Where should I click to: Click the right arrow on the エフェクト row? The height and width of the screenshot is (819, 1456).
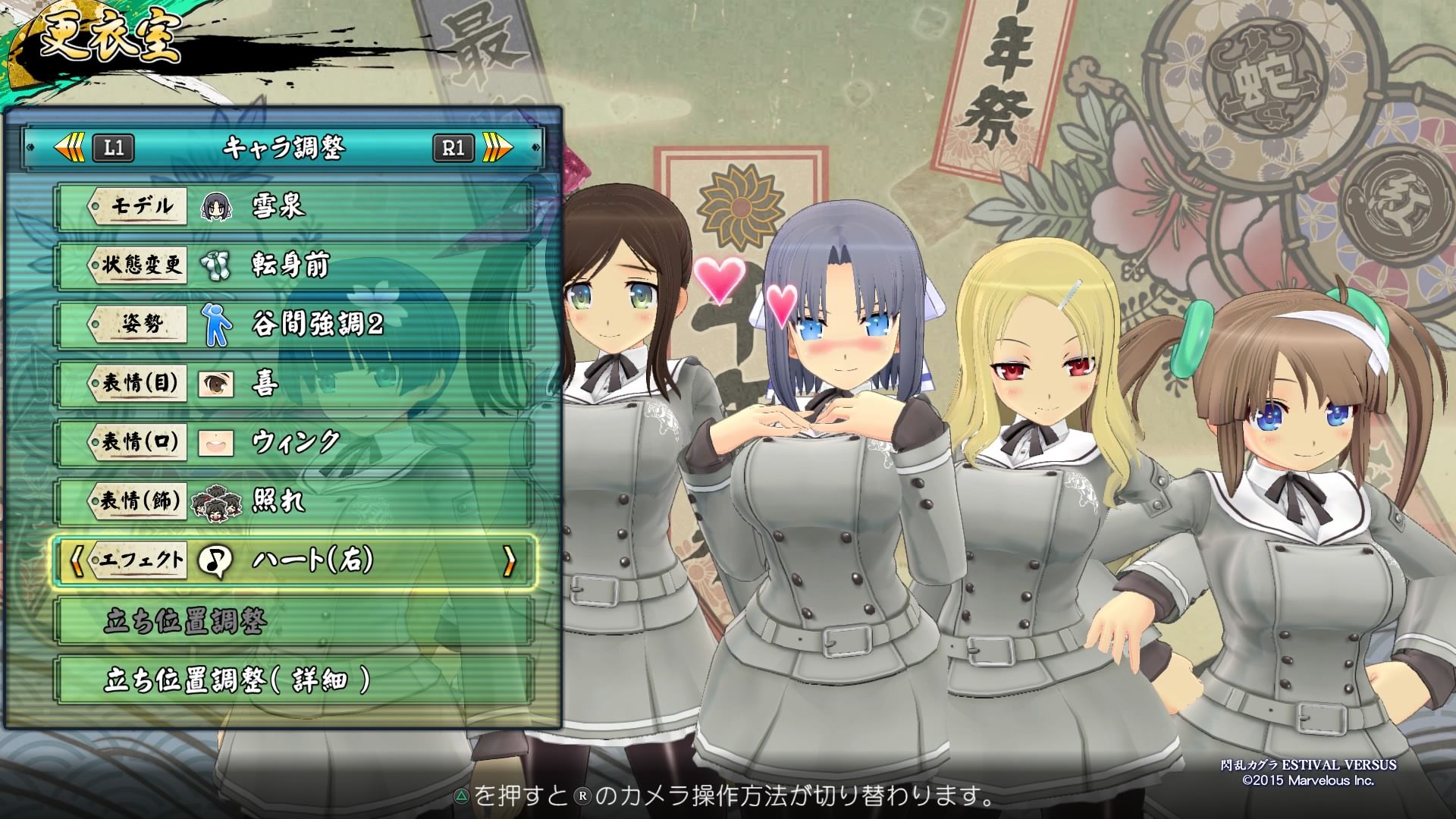tap(510, 561)
